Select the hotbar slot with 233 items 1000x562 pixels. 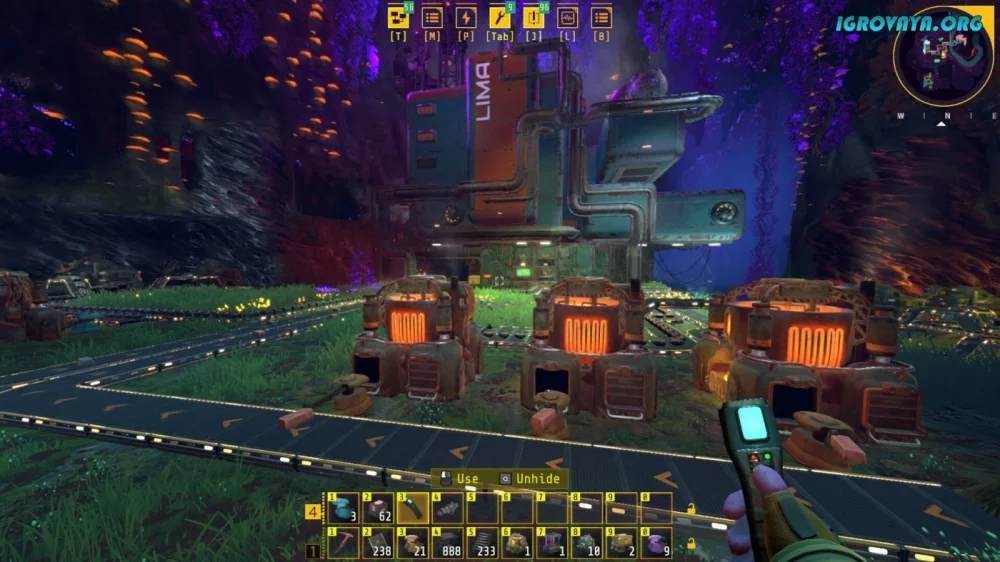pos(482,544)
